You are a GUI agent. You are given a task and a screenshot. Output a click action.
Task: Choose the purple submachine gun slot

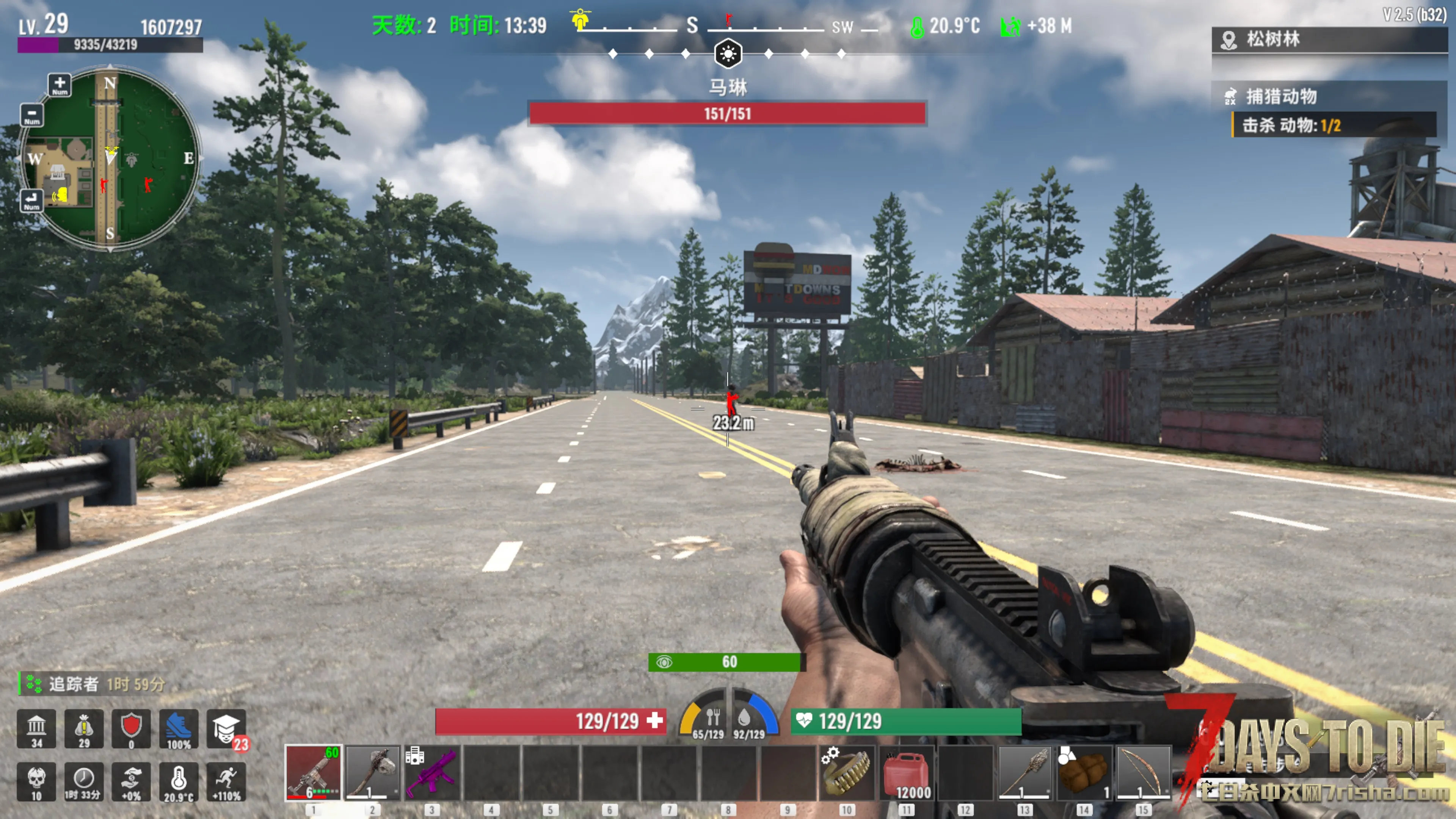(432, 772)
